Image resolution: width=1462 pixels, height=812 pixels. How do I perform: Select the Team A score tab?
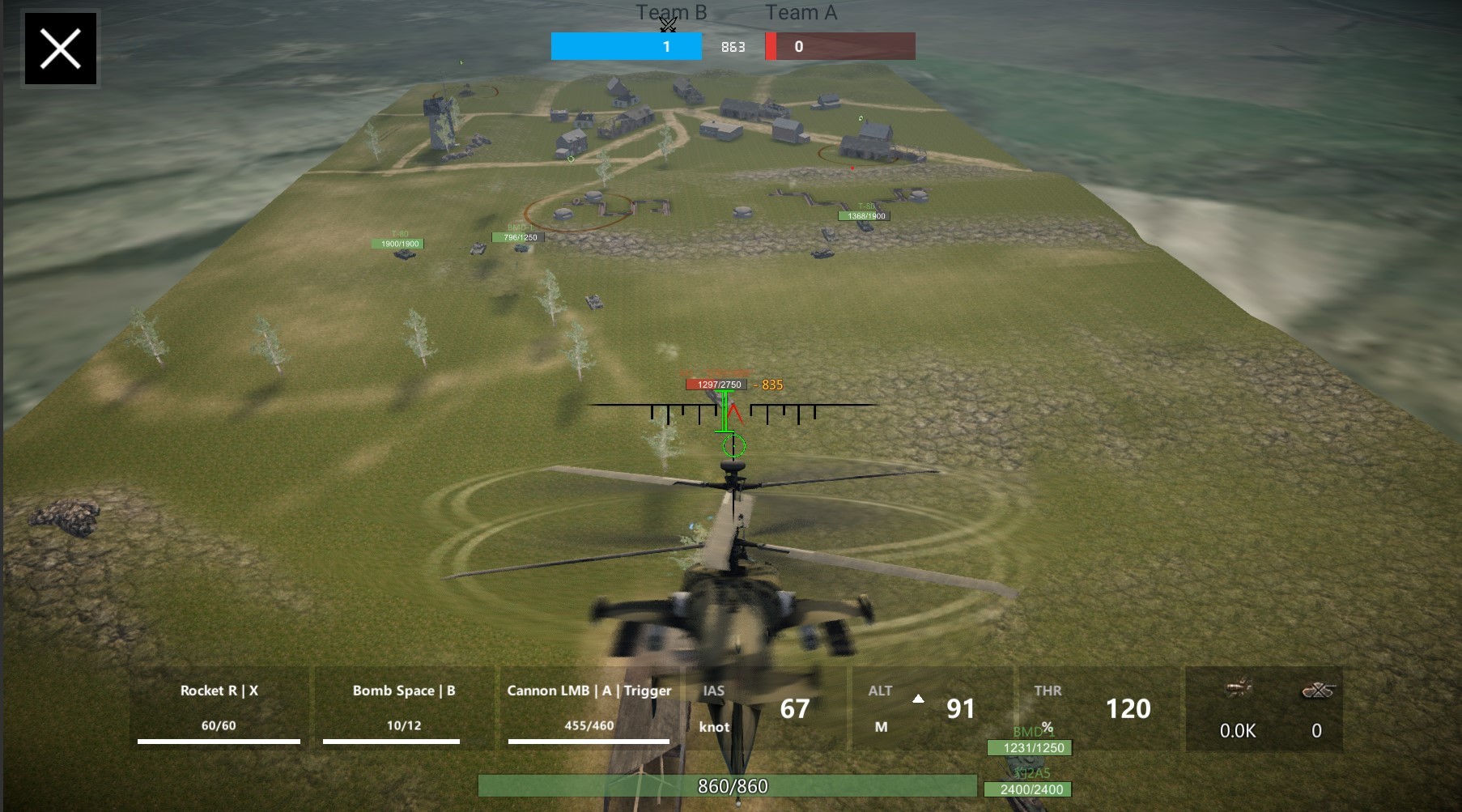[839, 46]
